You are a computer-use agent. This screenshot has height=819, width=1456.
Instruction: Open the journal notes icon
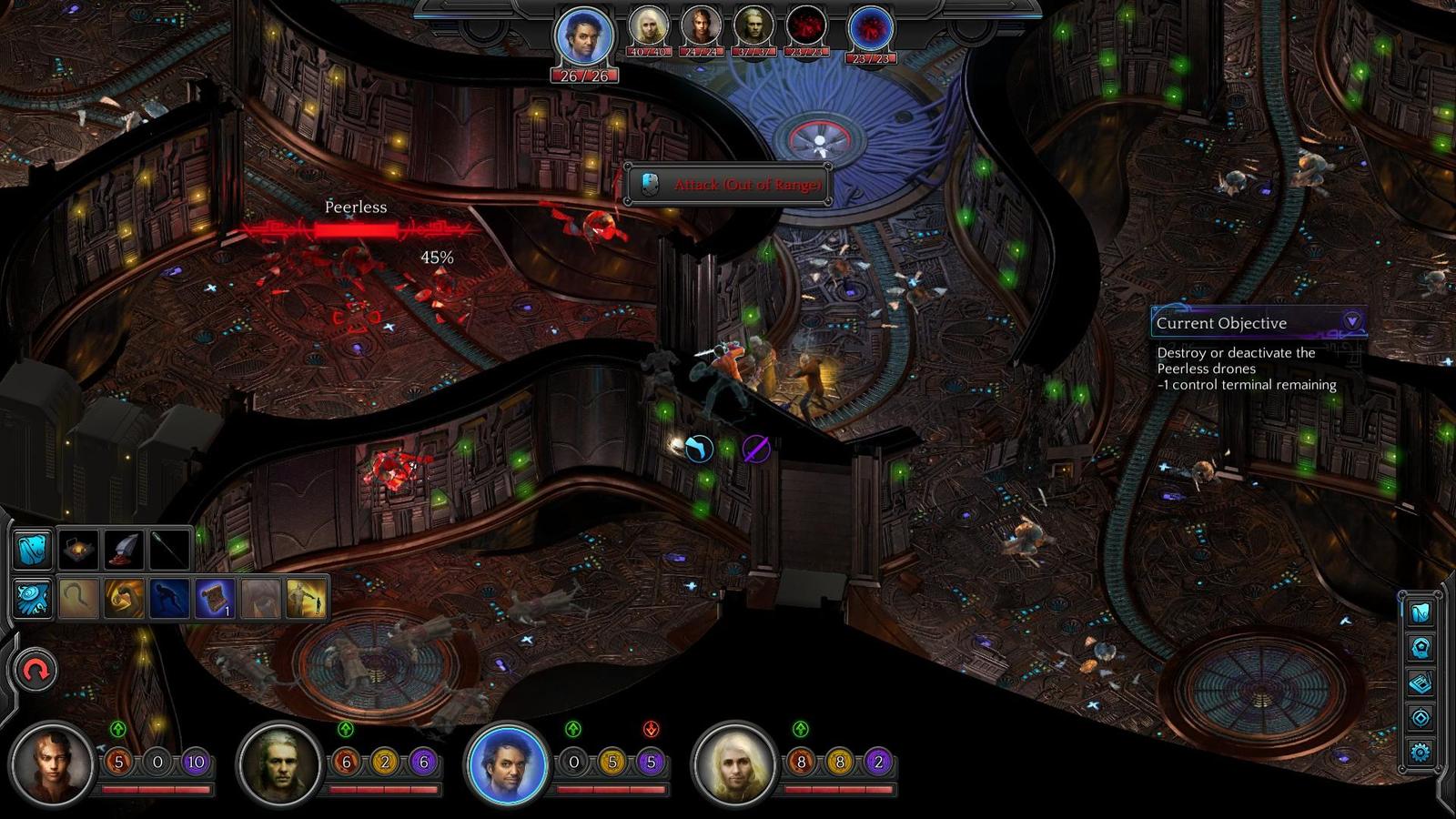tap(1421, 682)
